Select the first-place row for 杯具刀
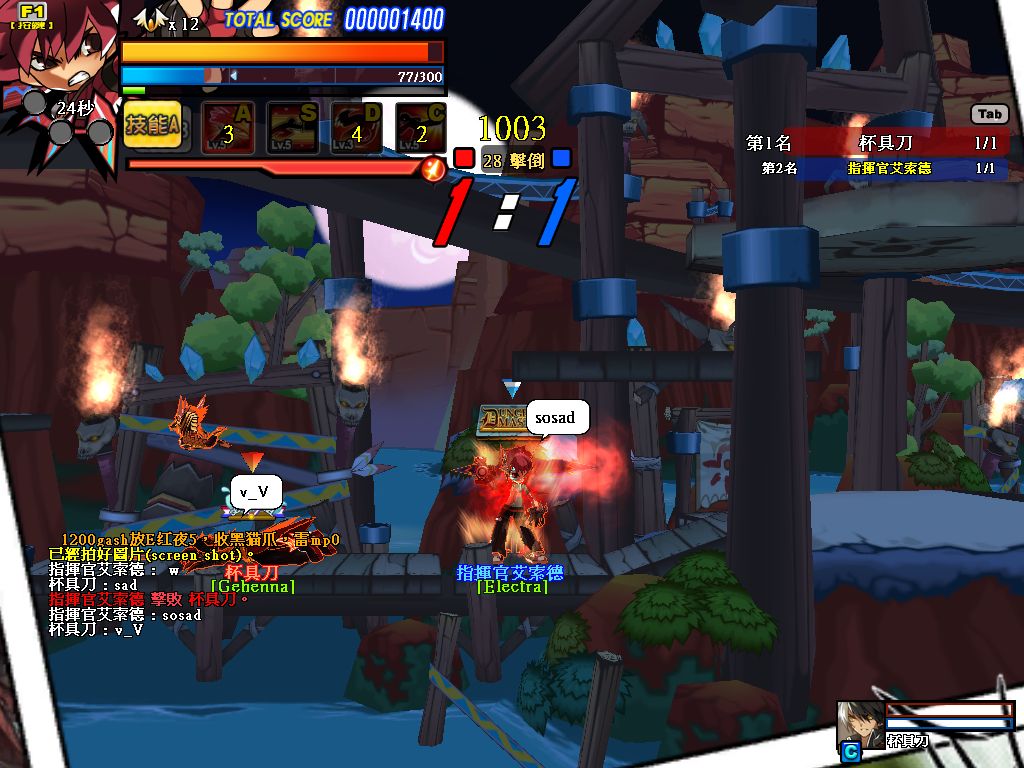 (x=876, y=144)
